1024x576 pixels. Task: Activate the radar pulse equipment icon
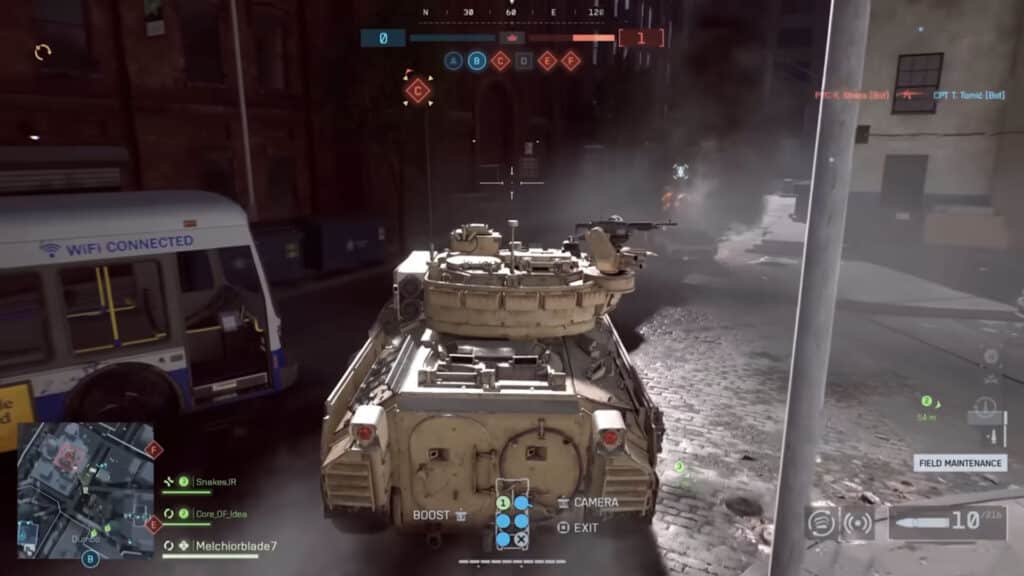(857, 522)
